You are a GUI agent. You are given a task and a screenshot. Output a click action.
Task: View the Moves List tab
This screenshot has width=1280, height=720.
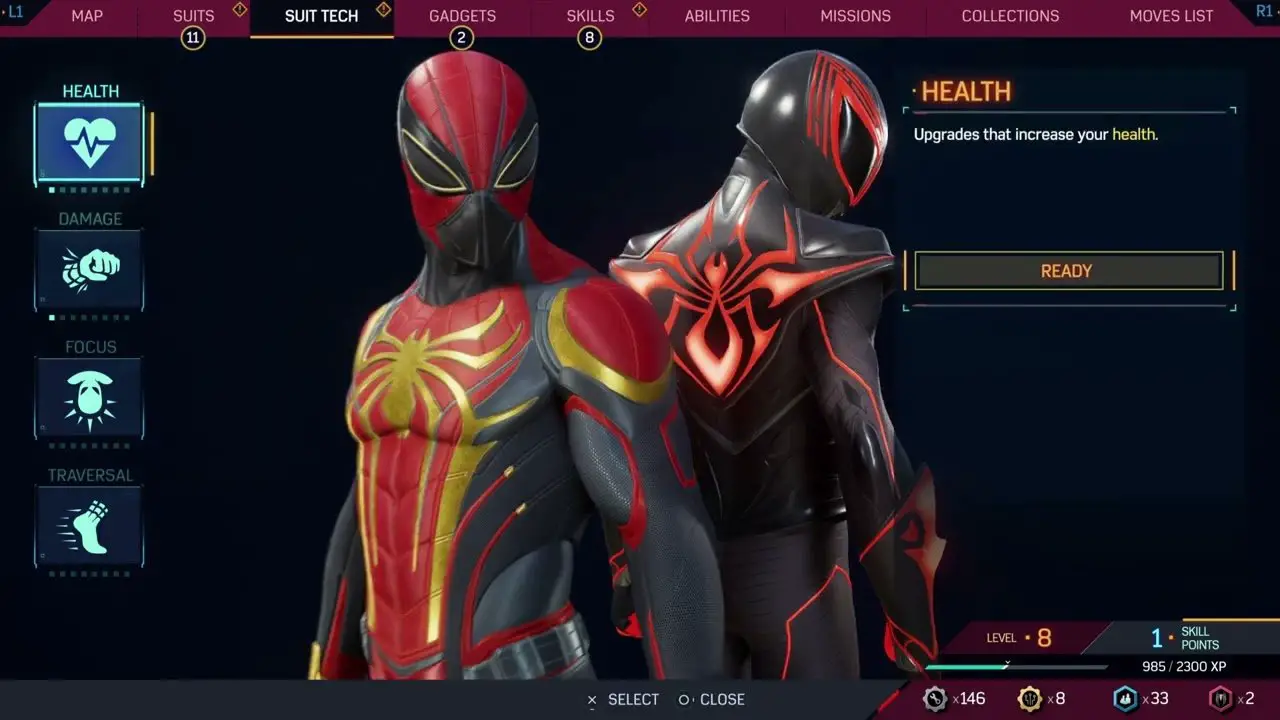click(x=1171, y=16)
